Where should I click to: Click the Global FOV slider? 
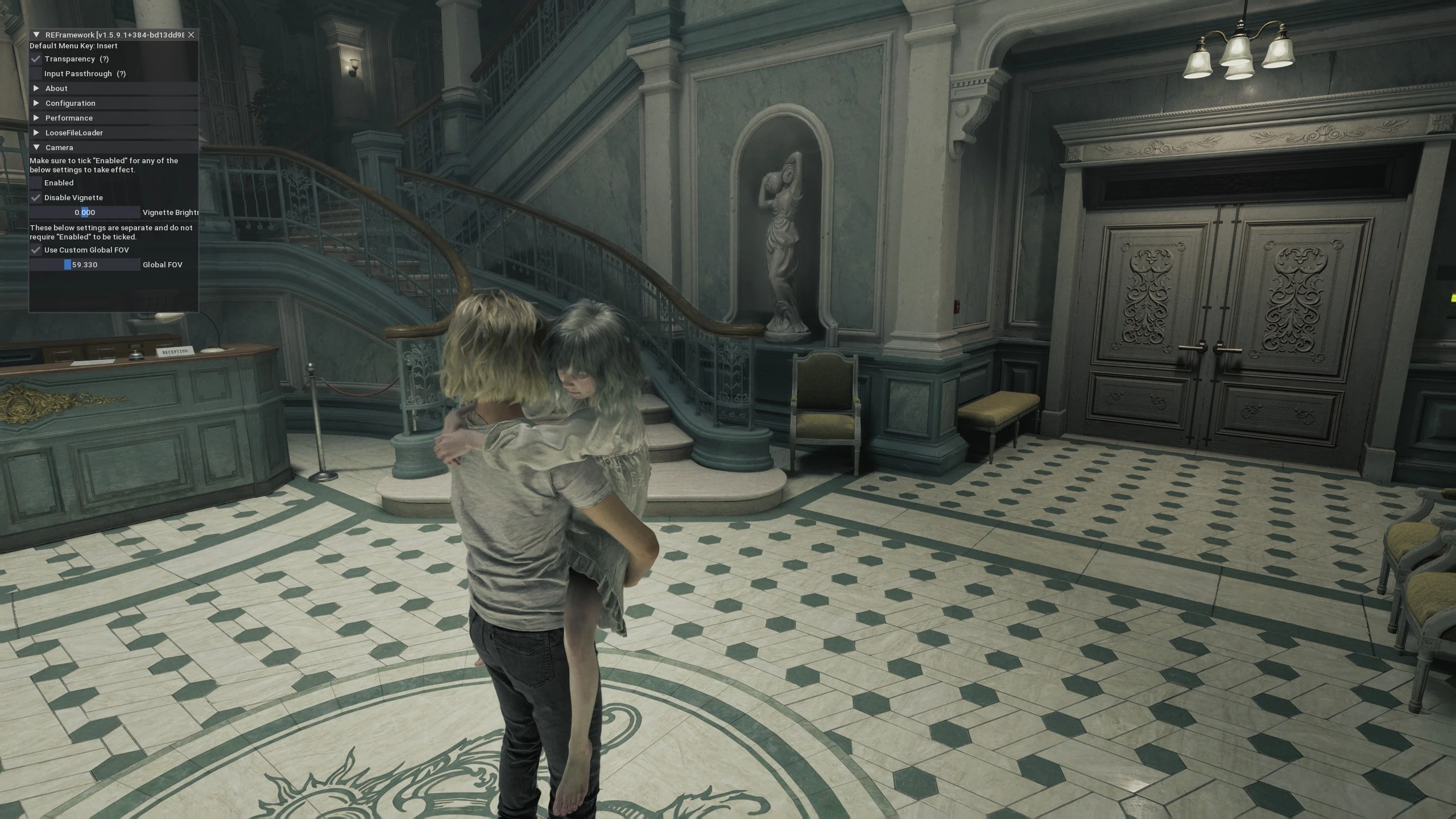click(x=85, y=265)
